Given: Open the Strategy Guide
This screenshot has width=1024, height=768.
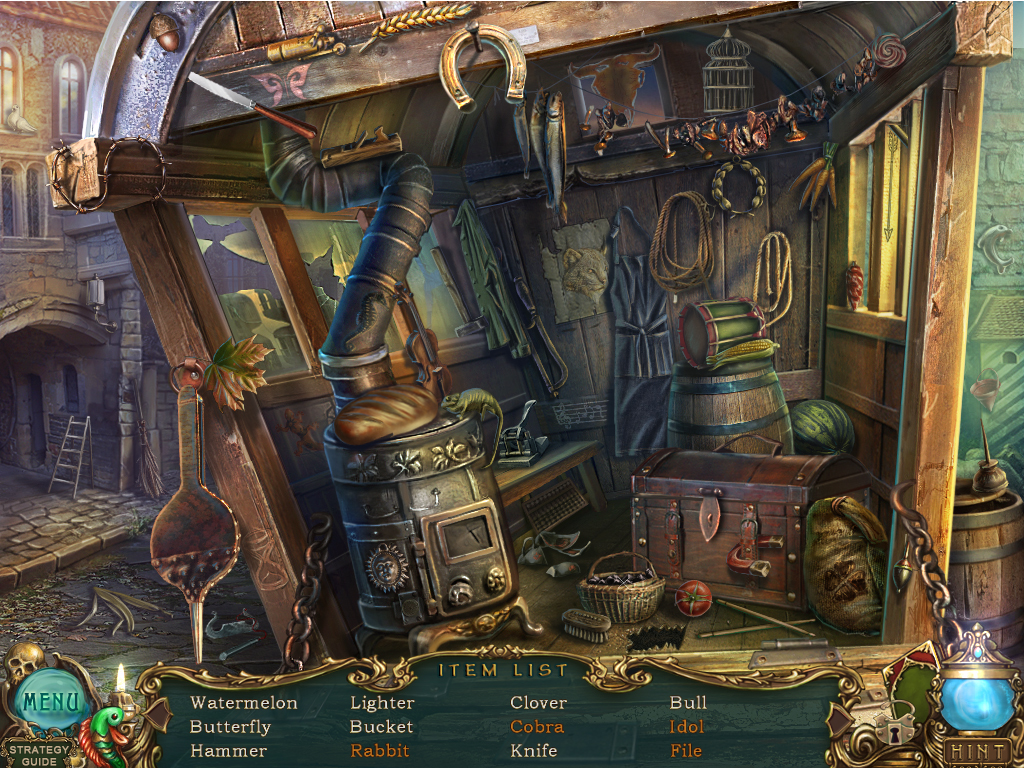Looking at the screenshot, I should pos(41,755).
